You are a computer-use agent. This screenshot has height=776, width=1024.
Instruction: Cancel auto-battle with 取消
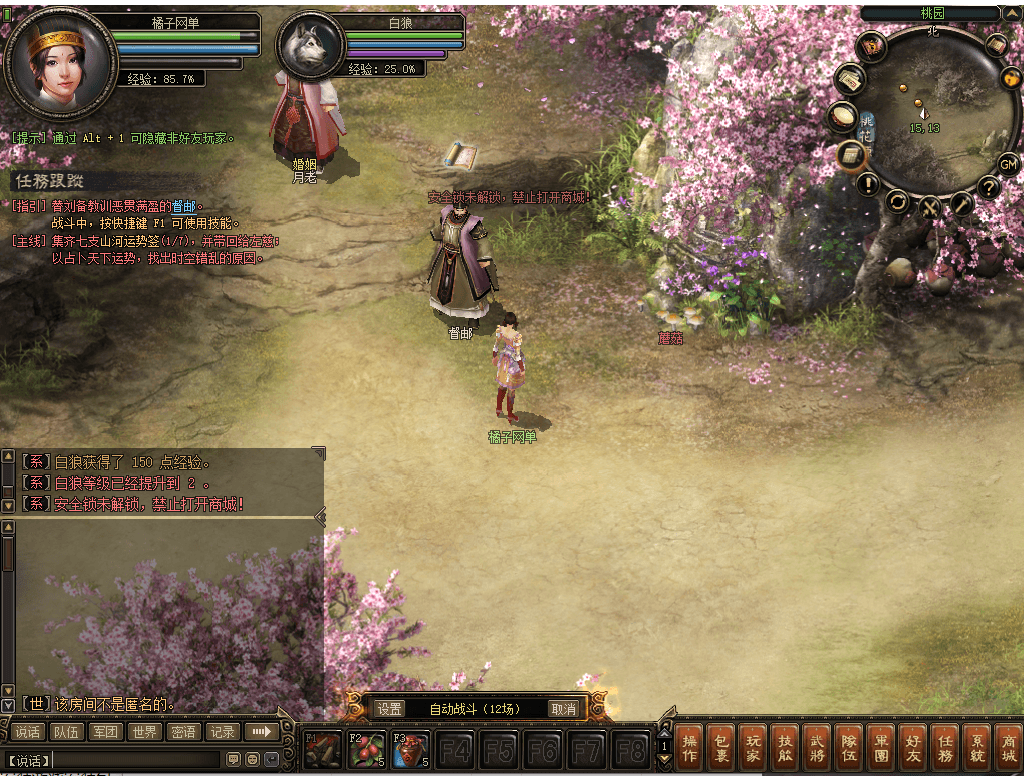(x=563, y=709)
